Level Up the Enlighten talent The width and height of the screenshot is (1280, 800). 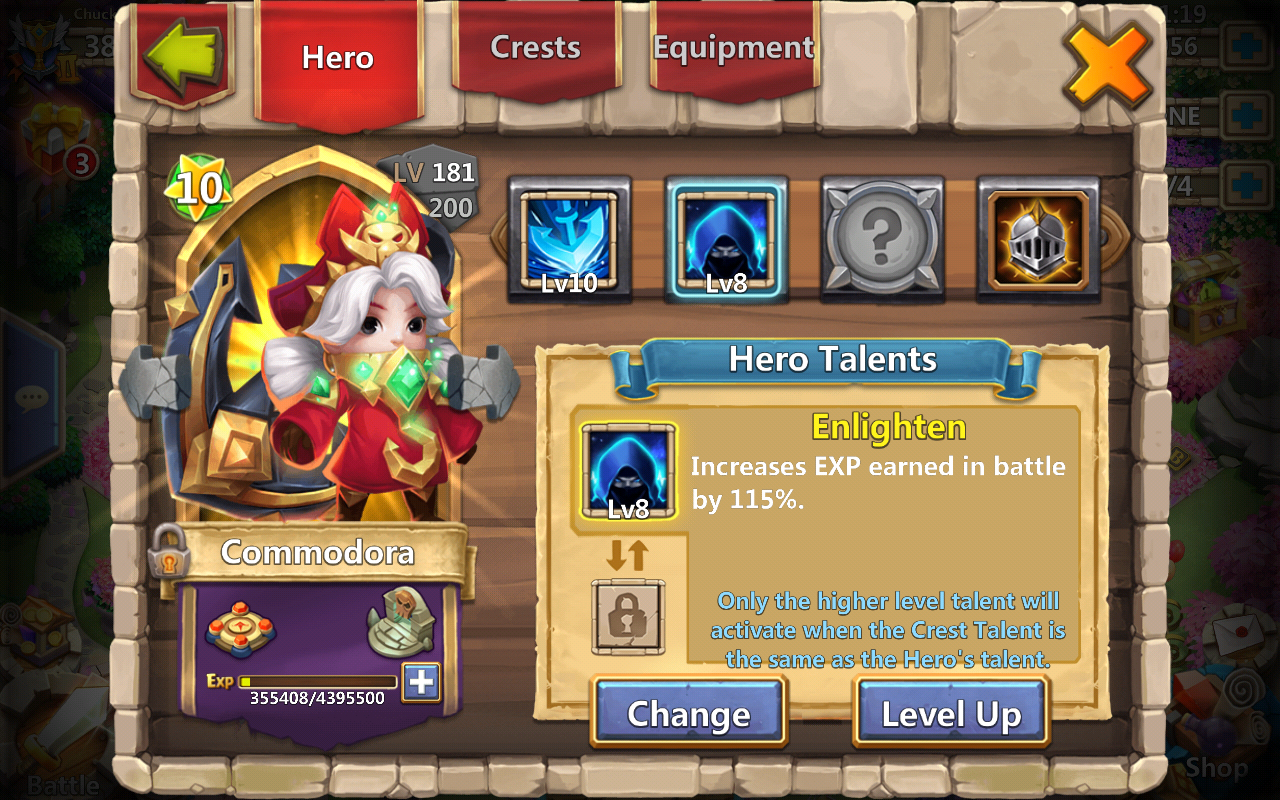(x=950, y=713)
